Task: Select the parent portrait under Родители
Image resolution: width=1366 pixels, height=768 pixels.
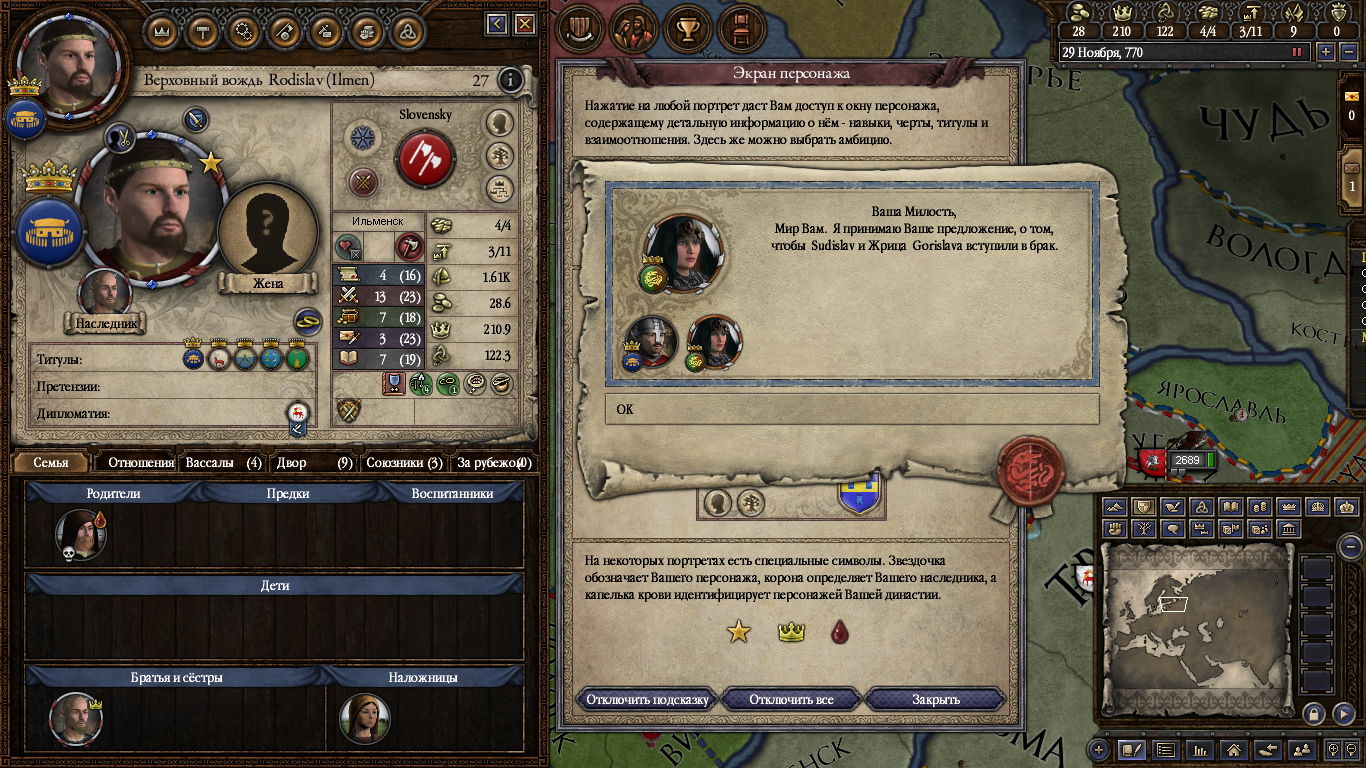Action: tap(80, 533)
